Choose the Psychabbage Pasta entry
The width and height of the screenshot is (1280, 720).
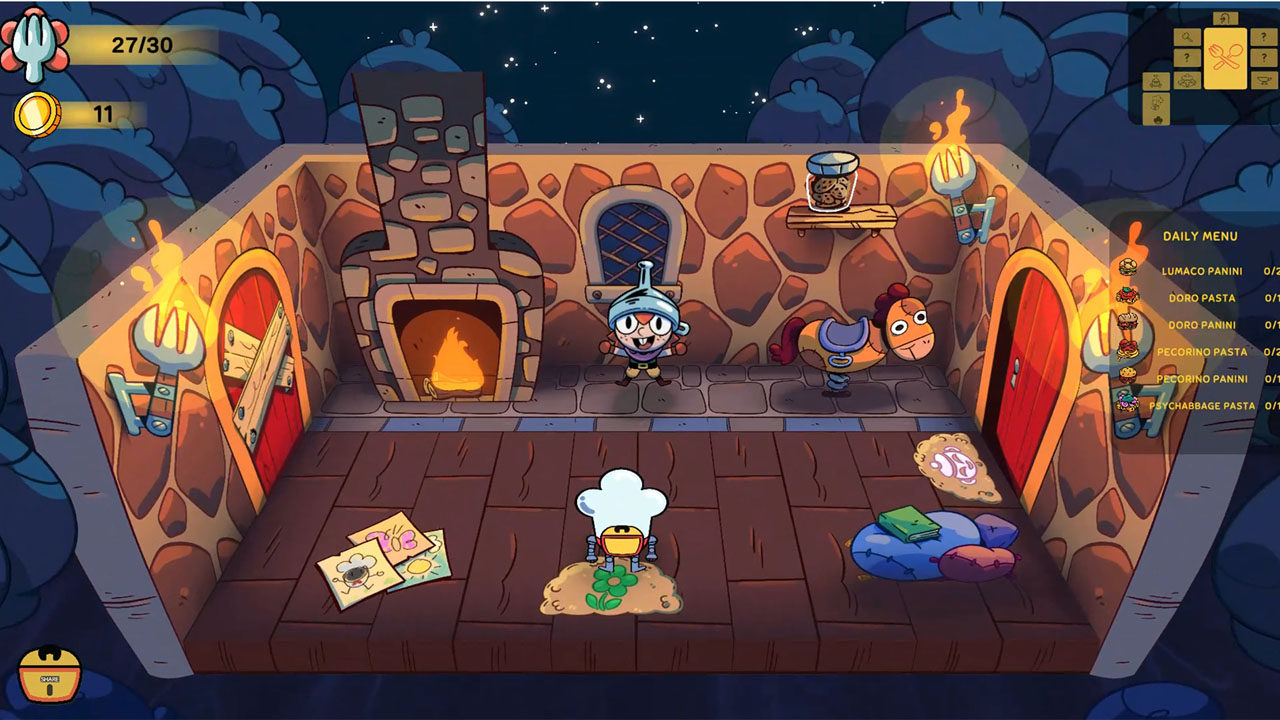pyautogui.click(x=1201, y=406)
